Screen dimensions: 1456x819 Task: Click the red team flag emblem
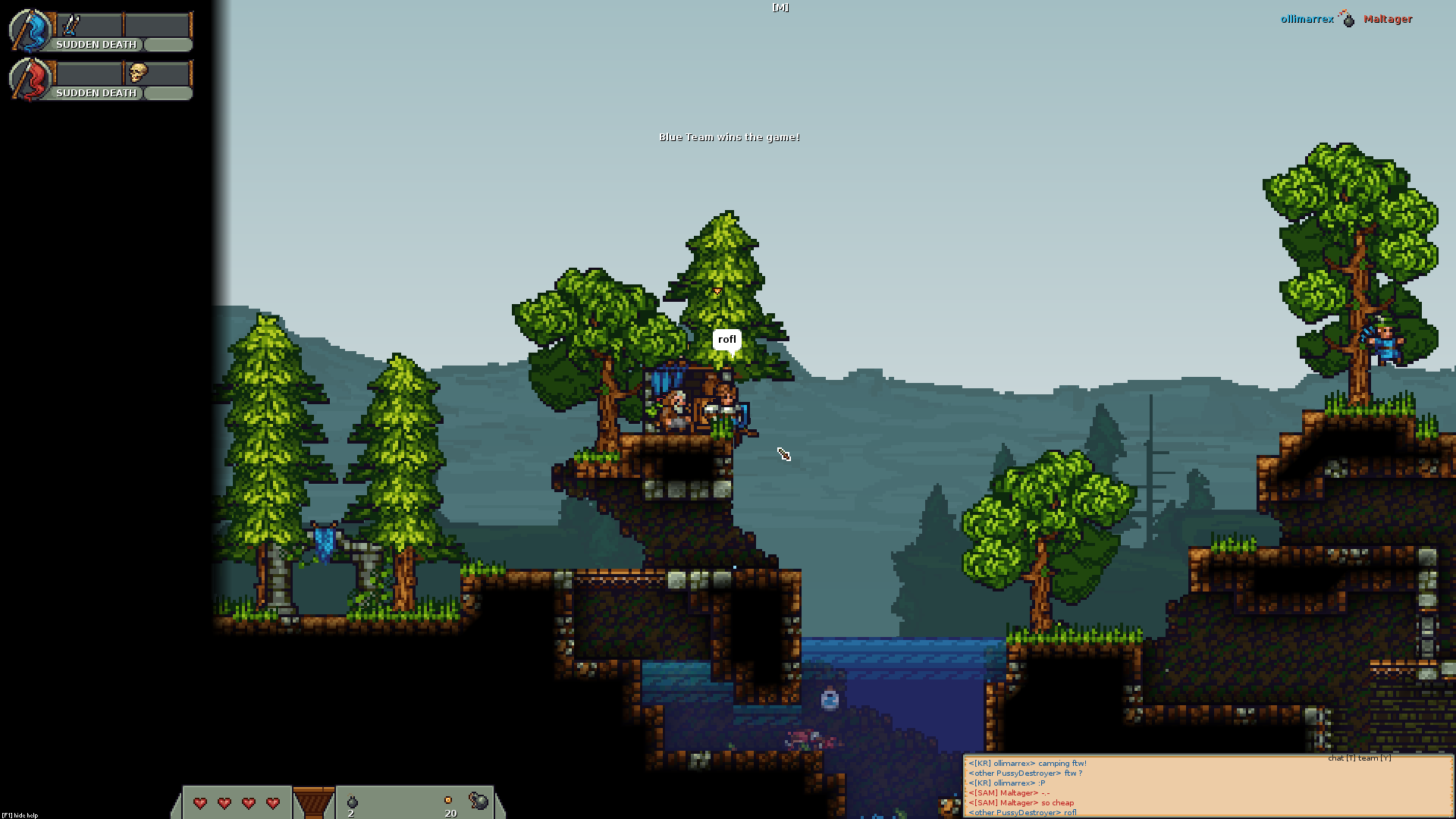[30, 79]
